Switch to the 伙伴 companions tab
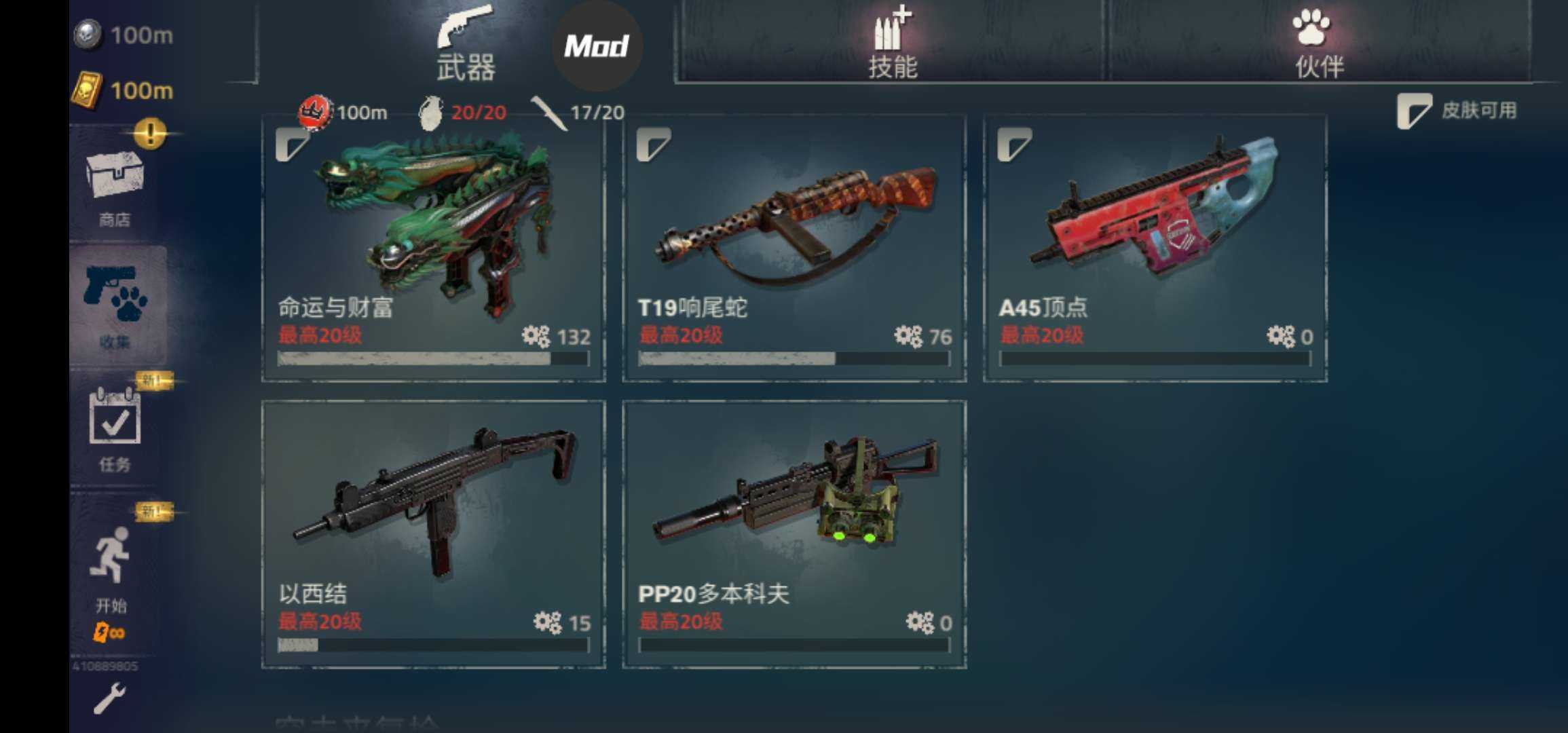 1319,44
